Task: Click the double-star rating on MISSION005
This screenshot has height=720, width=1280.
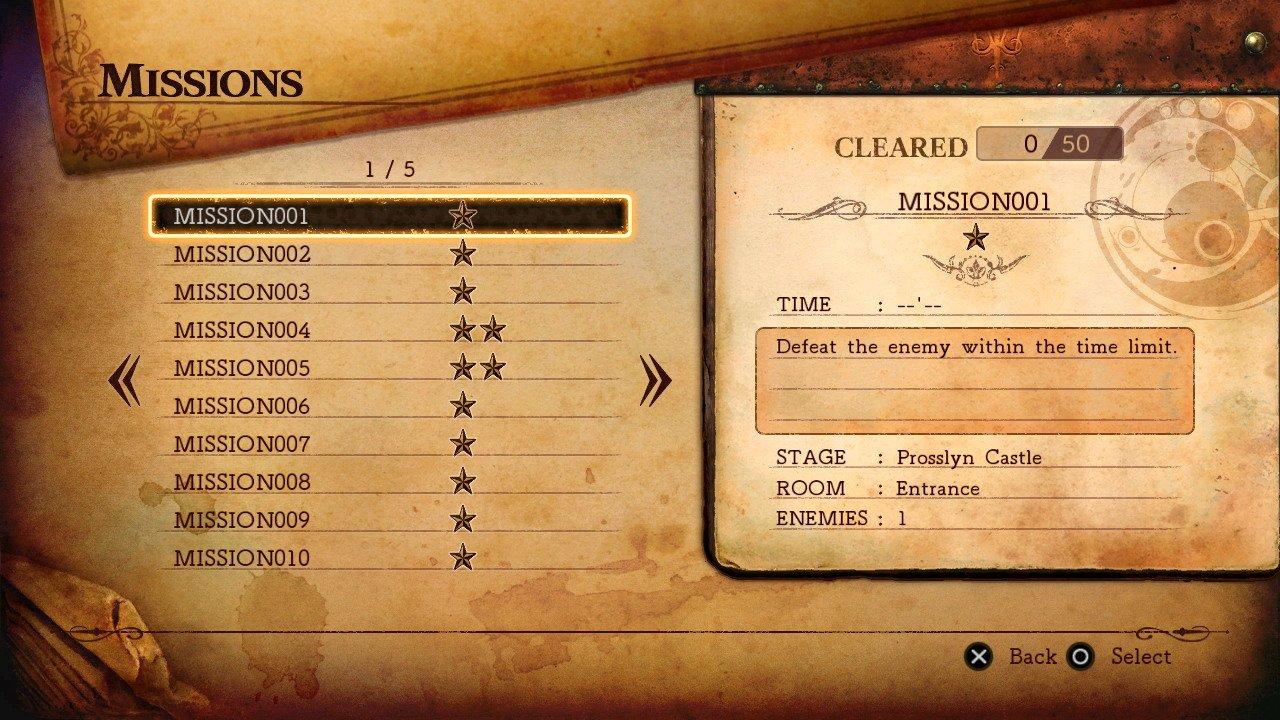Action: click(x=477, y=367)
